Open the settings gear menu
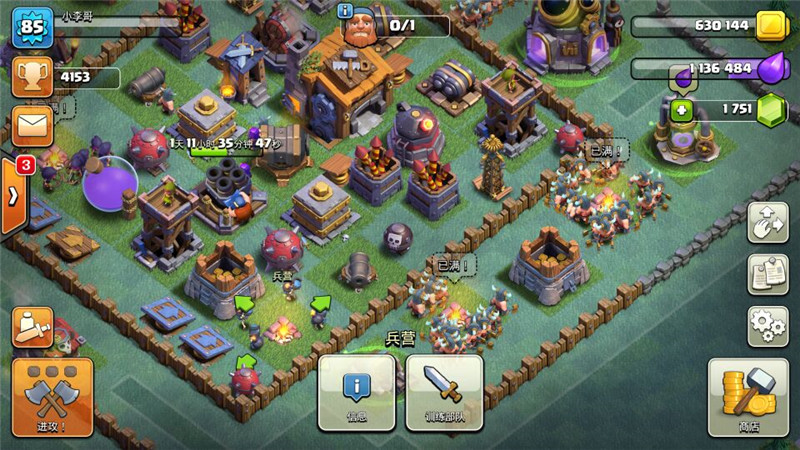Viewport: 800px width, 450px height. [767, 326]
